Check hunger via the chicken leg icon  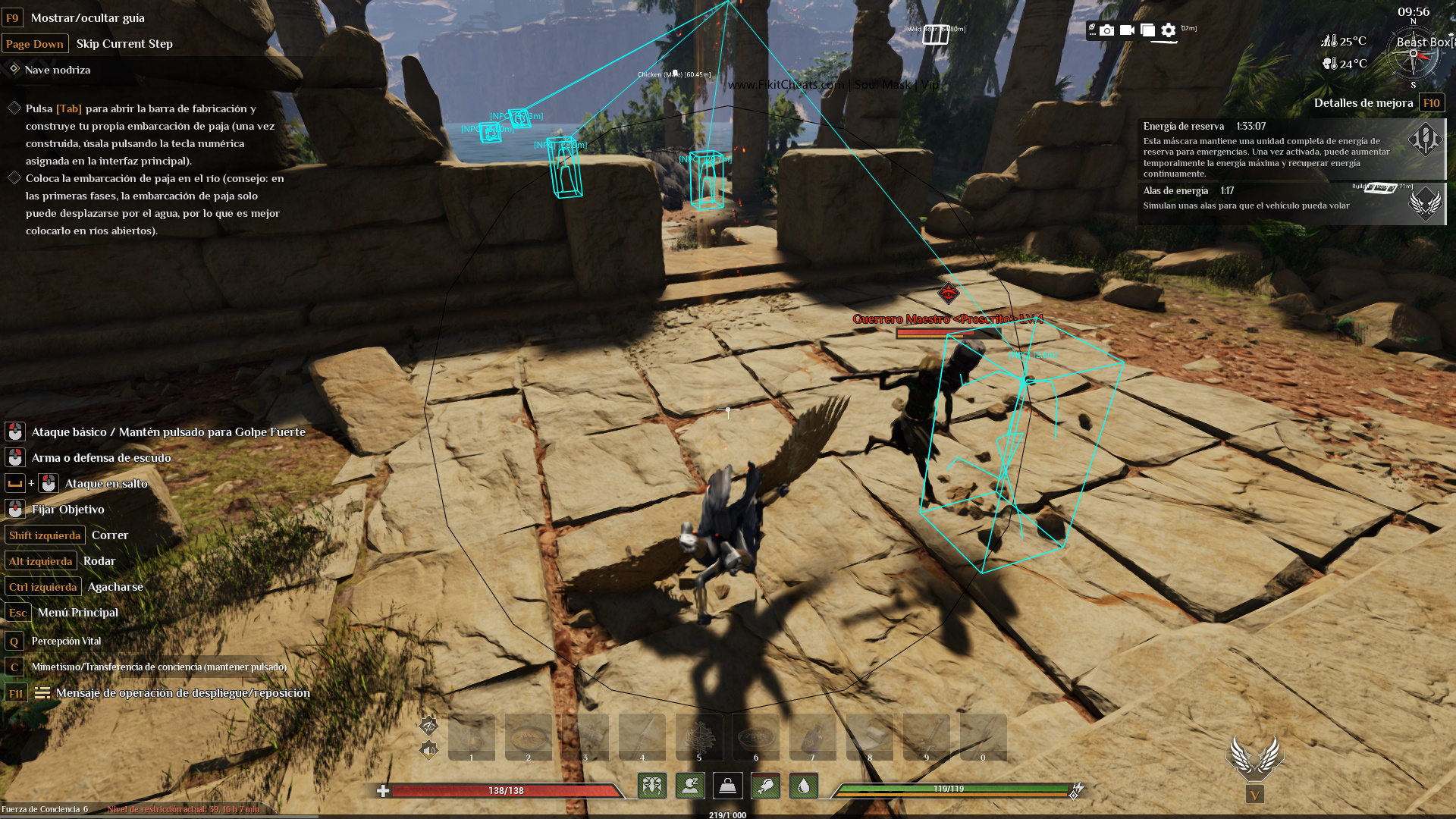766,786
